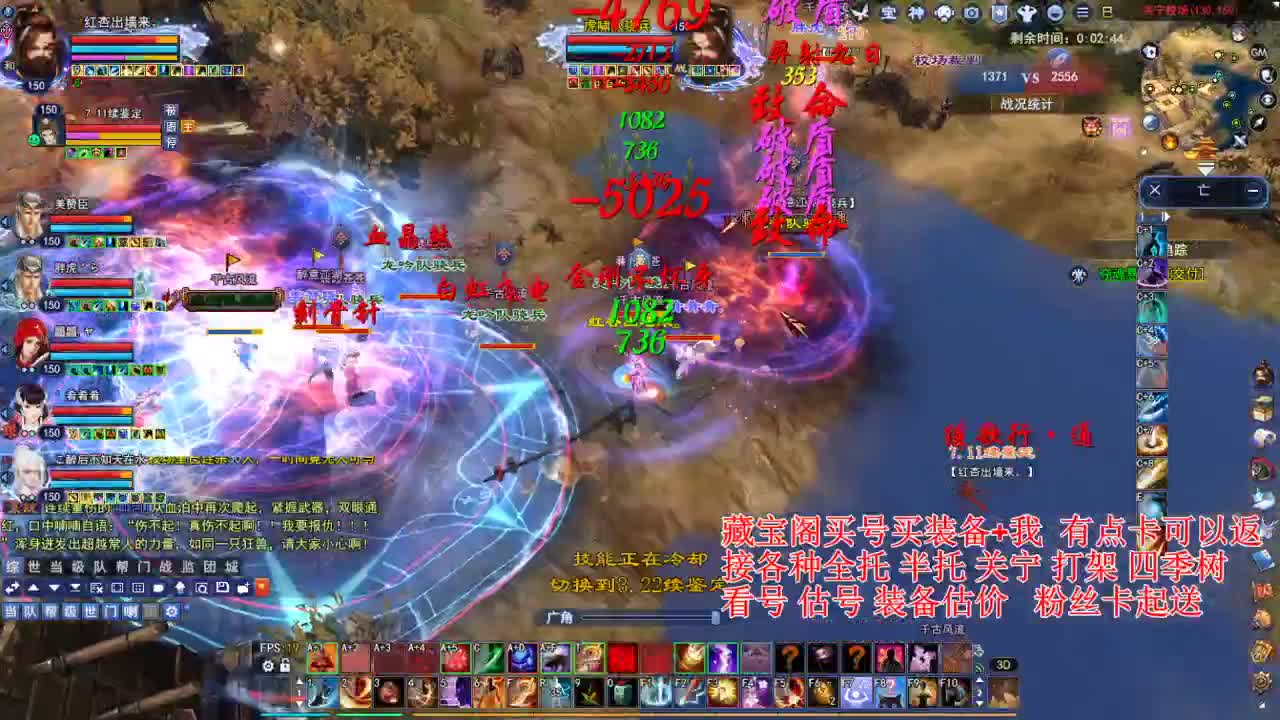Open the character physique icon in the top bar
This screenshot has height=720, width=1280.
click(x=1026, y=11)
